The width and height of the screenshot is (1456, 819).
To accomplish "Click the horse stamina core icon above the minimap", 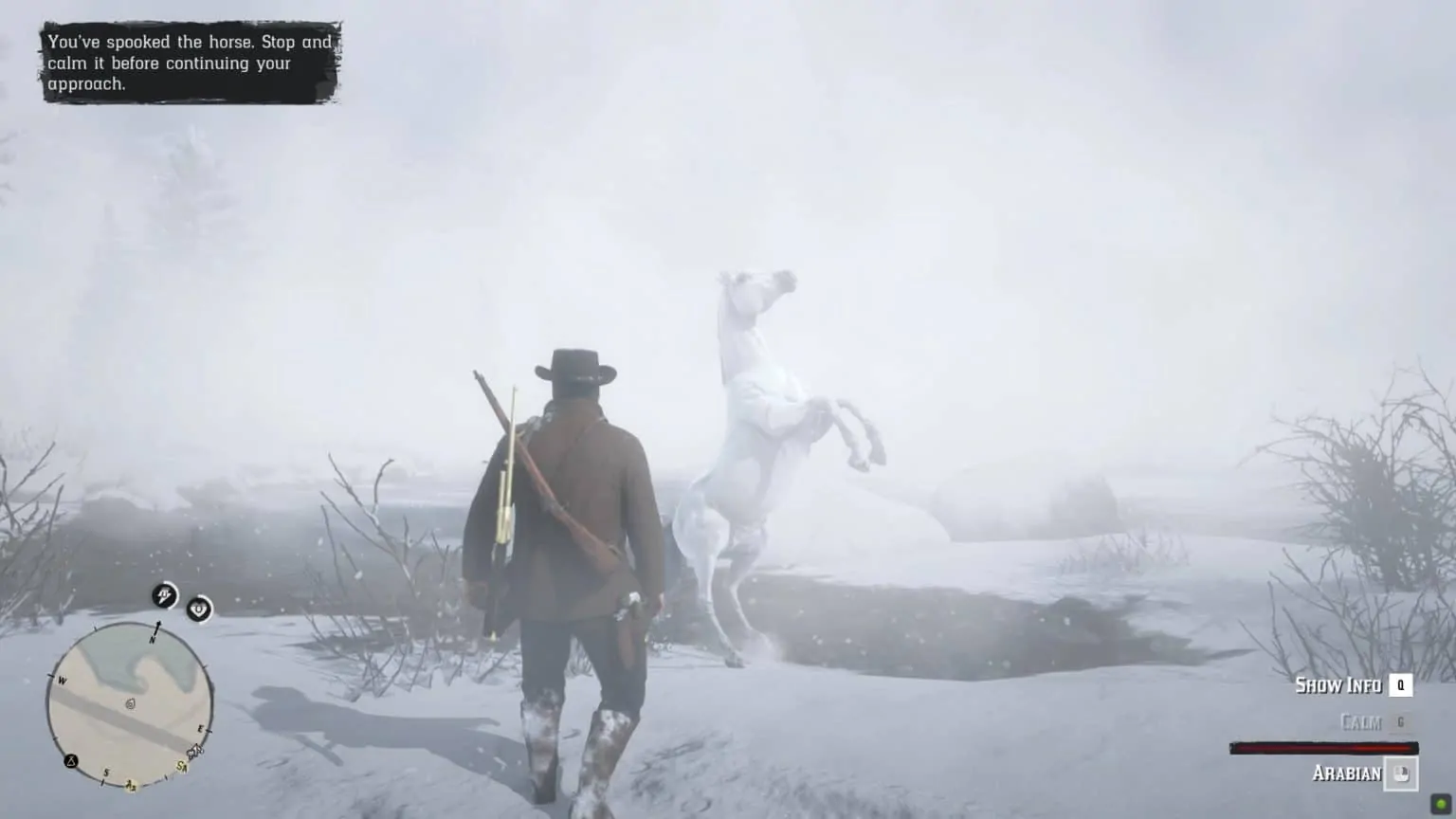I will (164, 596).
